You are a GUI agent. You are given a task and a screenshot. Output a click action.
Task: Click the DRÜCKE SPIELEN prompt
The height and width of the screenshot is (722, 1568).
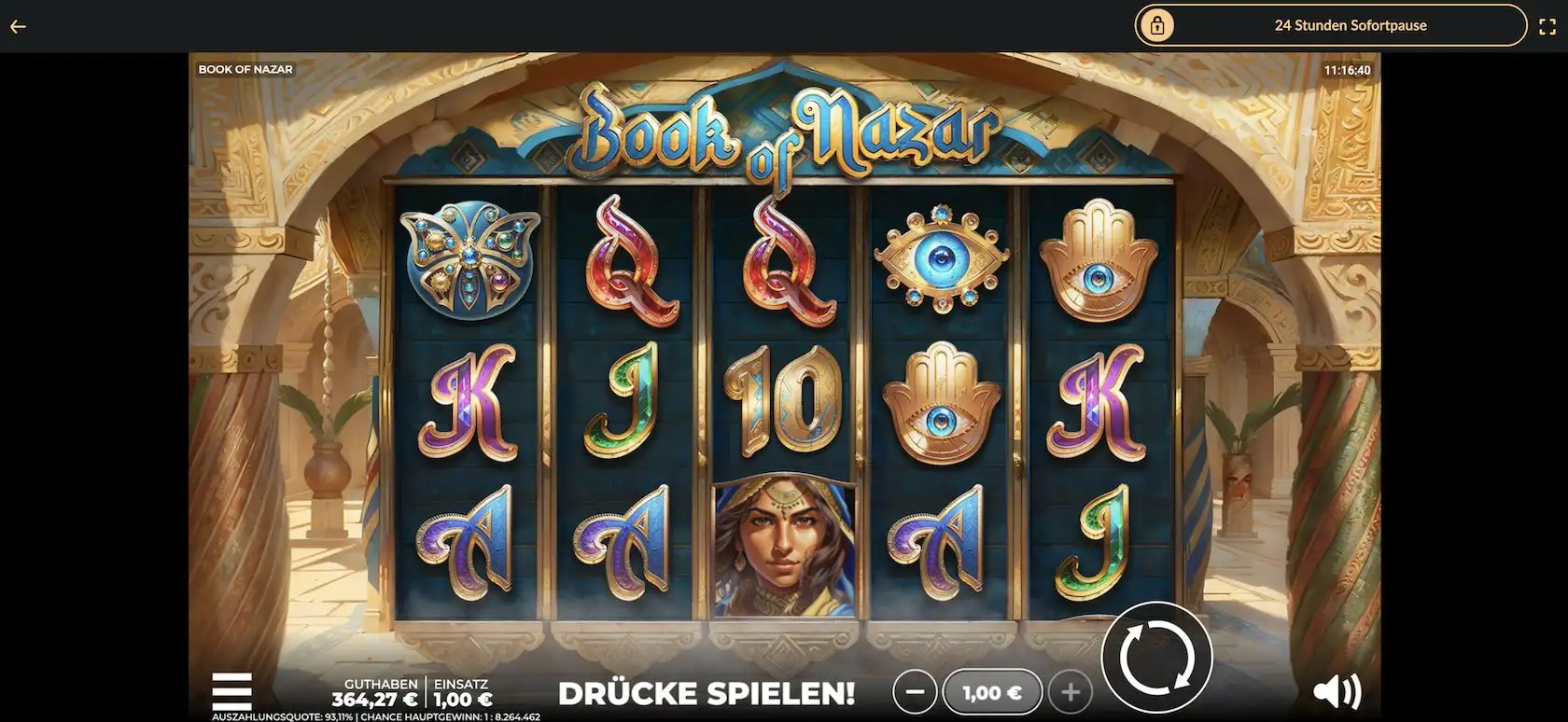(x=707, y=693)
